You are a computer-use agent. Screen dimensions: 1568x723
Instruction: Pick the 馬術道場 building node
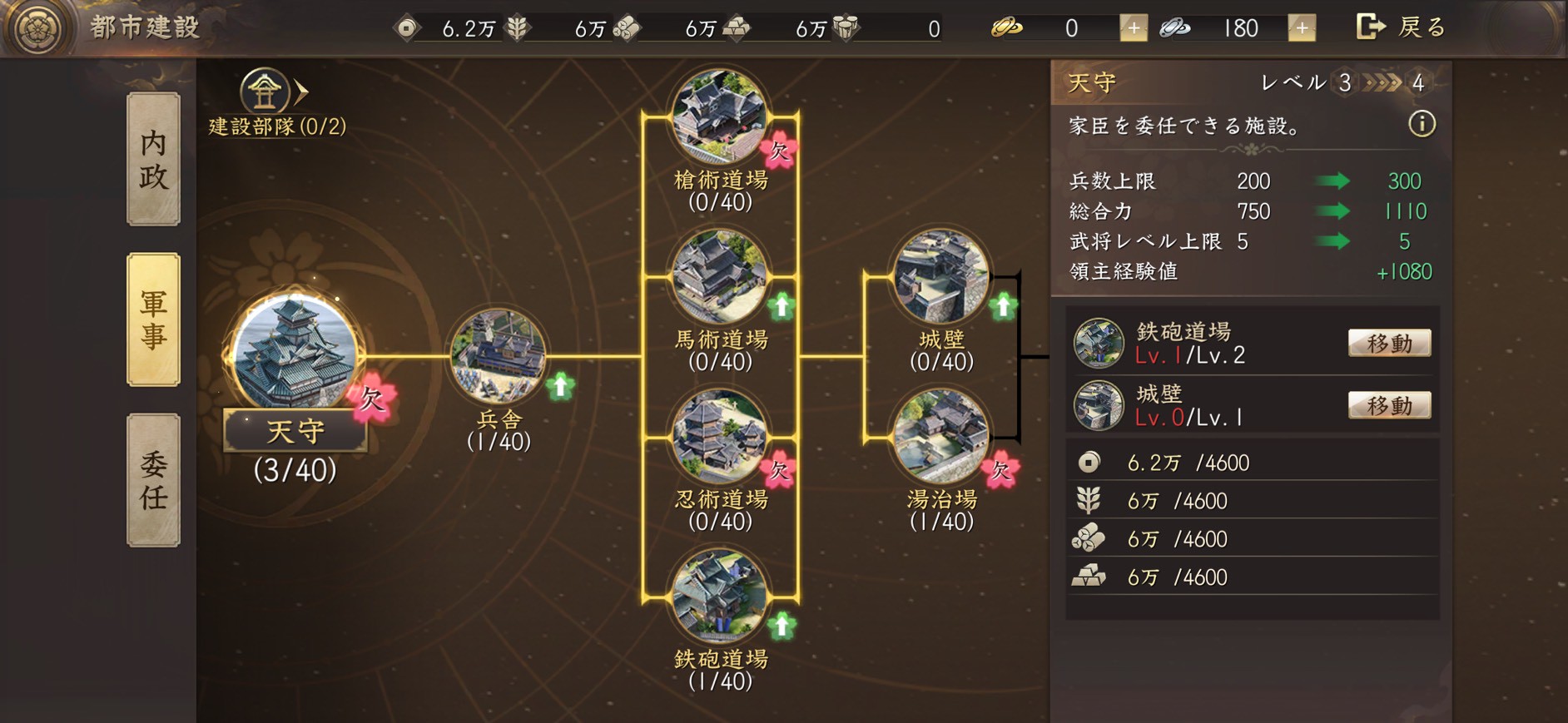click(719, 276)
